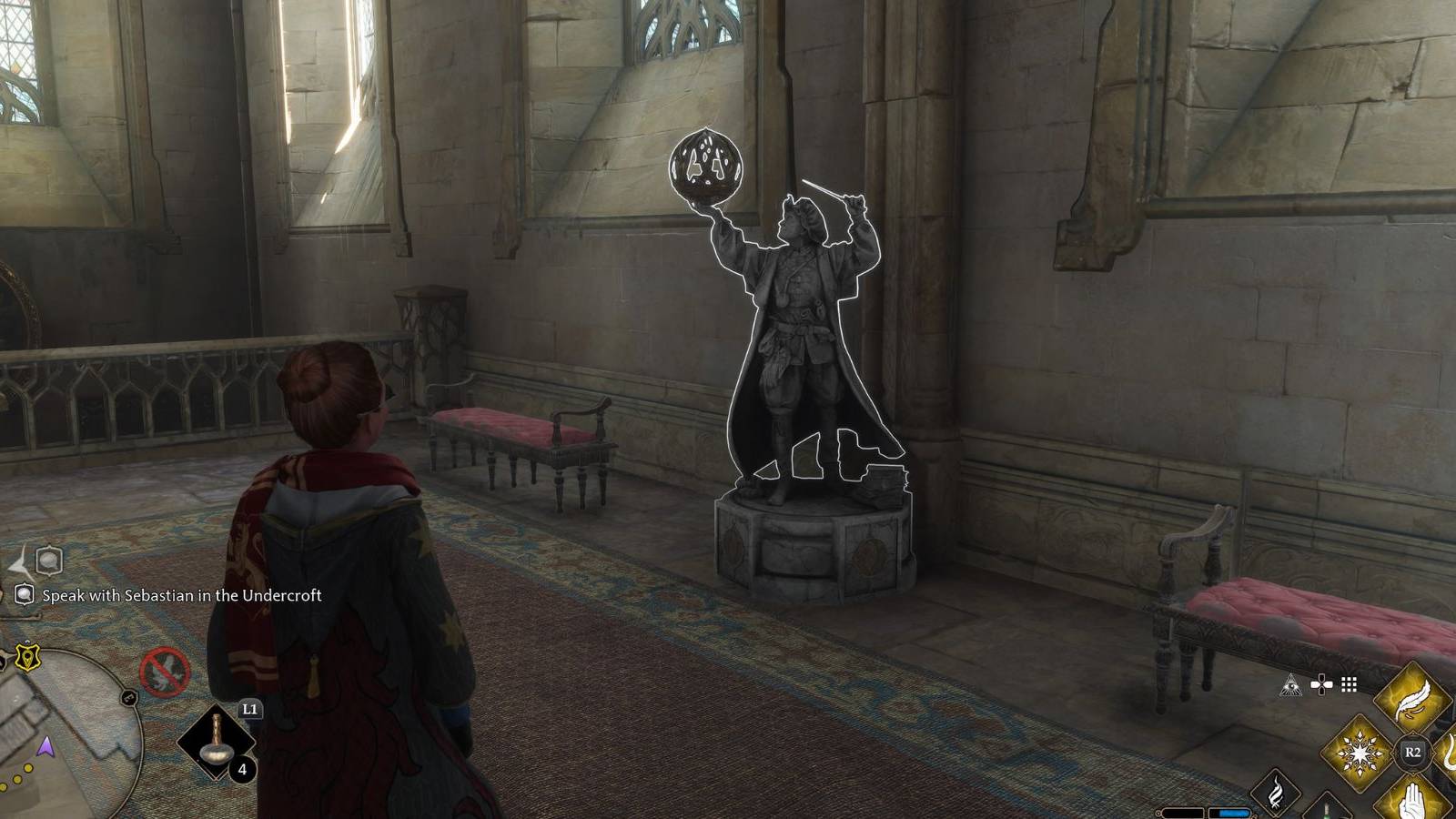Toggle the d-pad spell switcher icon
Image resolution: width=1456 pixels, height=819 pixels.
pos(1321,684)
